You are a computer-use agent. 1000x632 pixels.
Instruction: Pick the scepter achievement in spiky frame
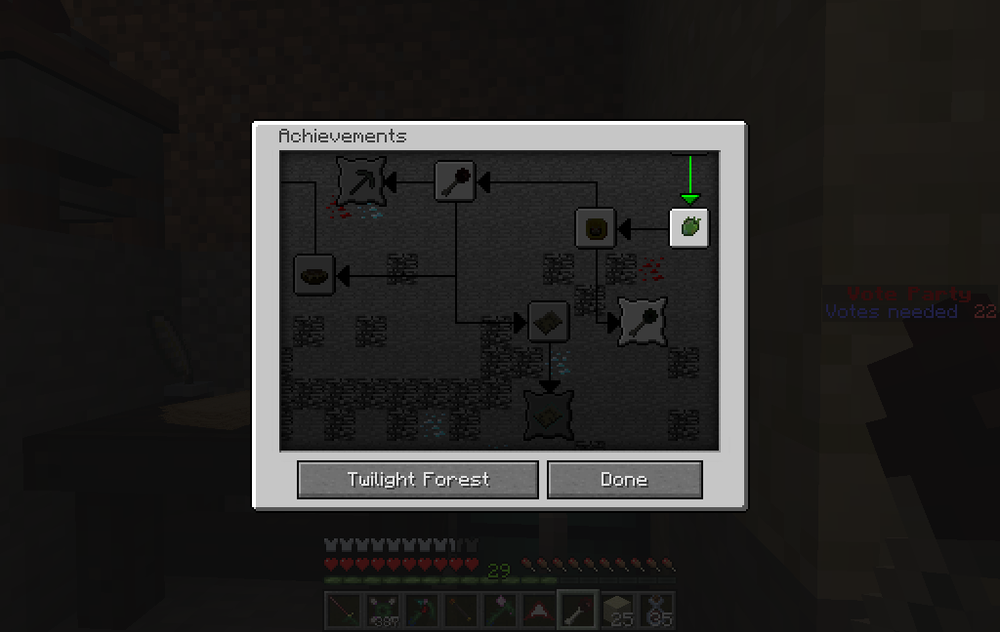coord(642,321)
